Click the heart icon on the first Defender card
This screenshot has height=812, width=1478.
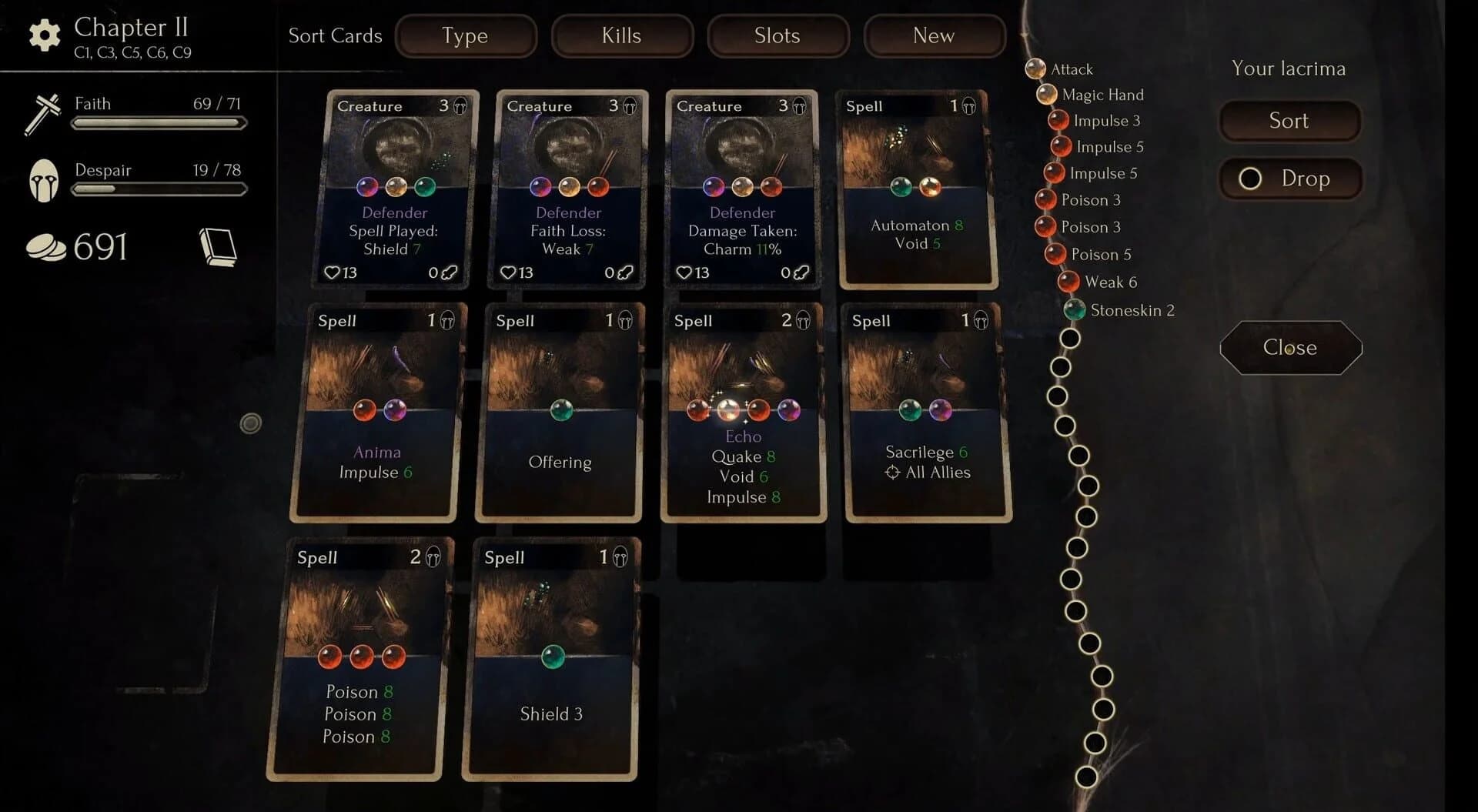333,272
